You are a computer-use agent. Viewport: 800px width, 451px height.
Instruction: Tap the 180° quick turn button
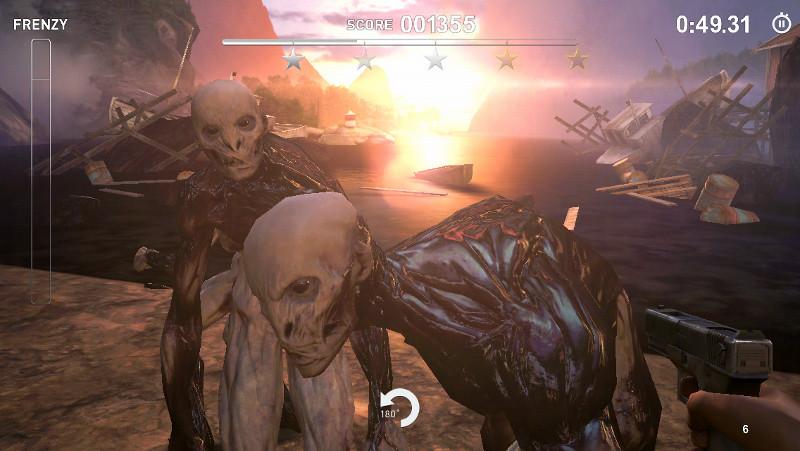399,407
